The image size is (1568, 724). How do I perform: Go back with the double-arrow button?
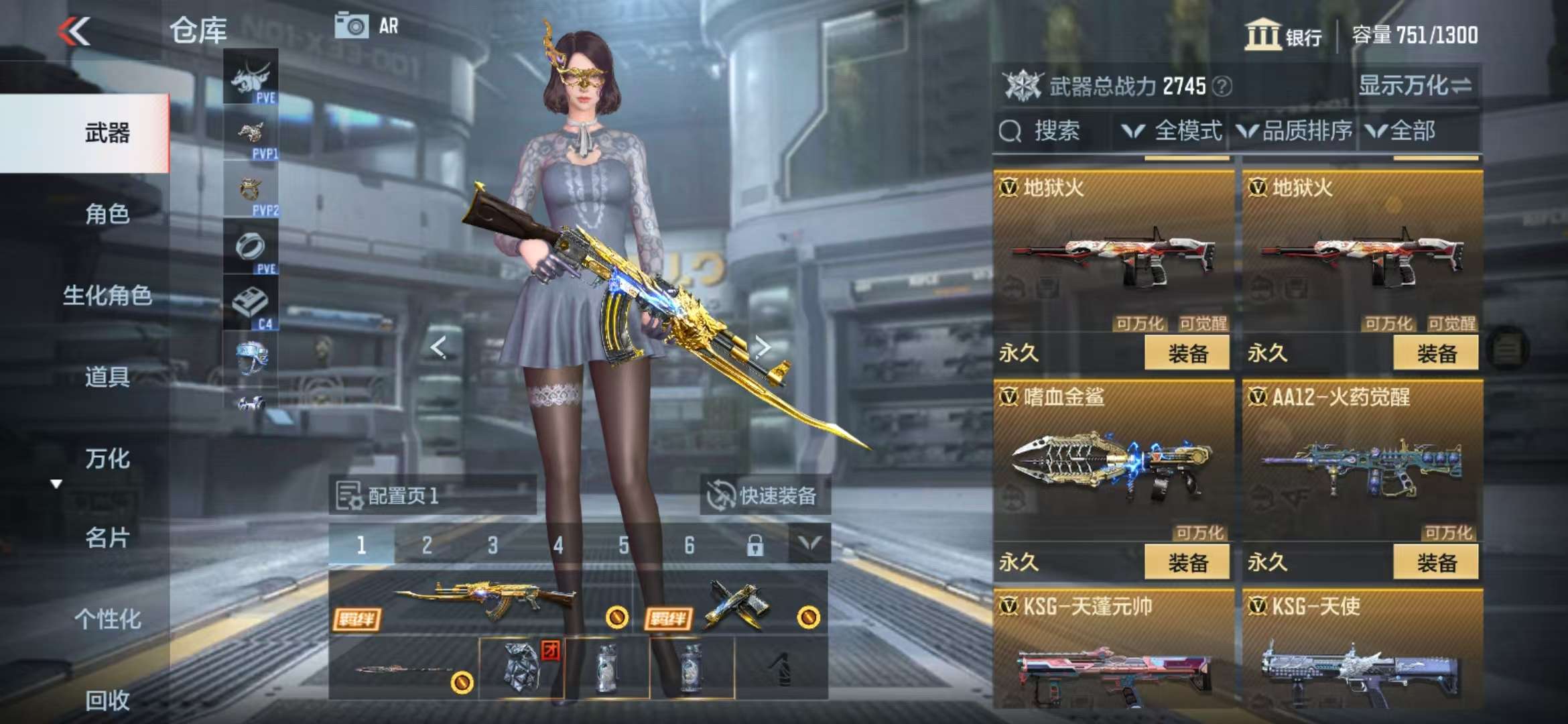[x=74, y=31]
